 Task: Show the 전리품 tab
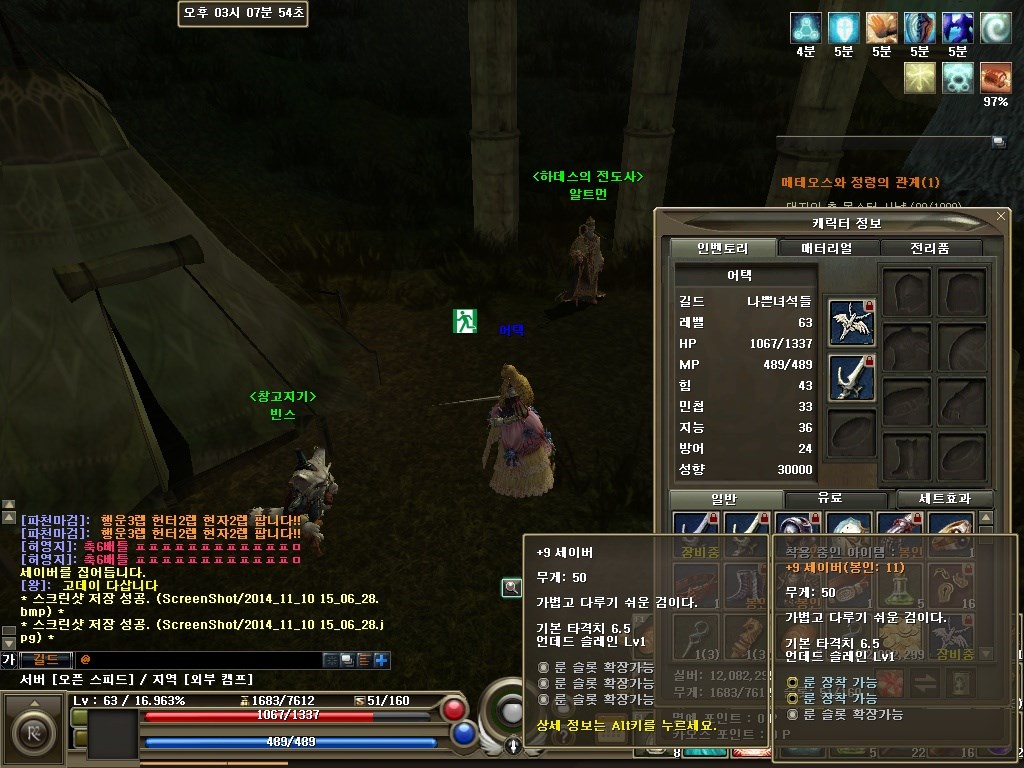click(x=929, y=248)
